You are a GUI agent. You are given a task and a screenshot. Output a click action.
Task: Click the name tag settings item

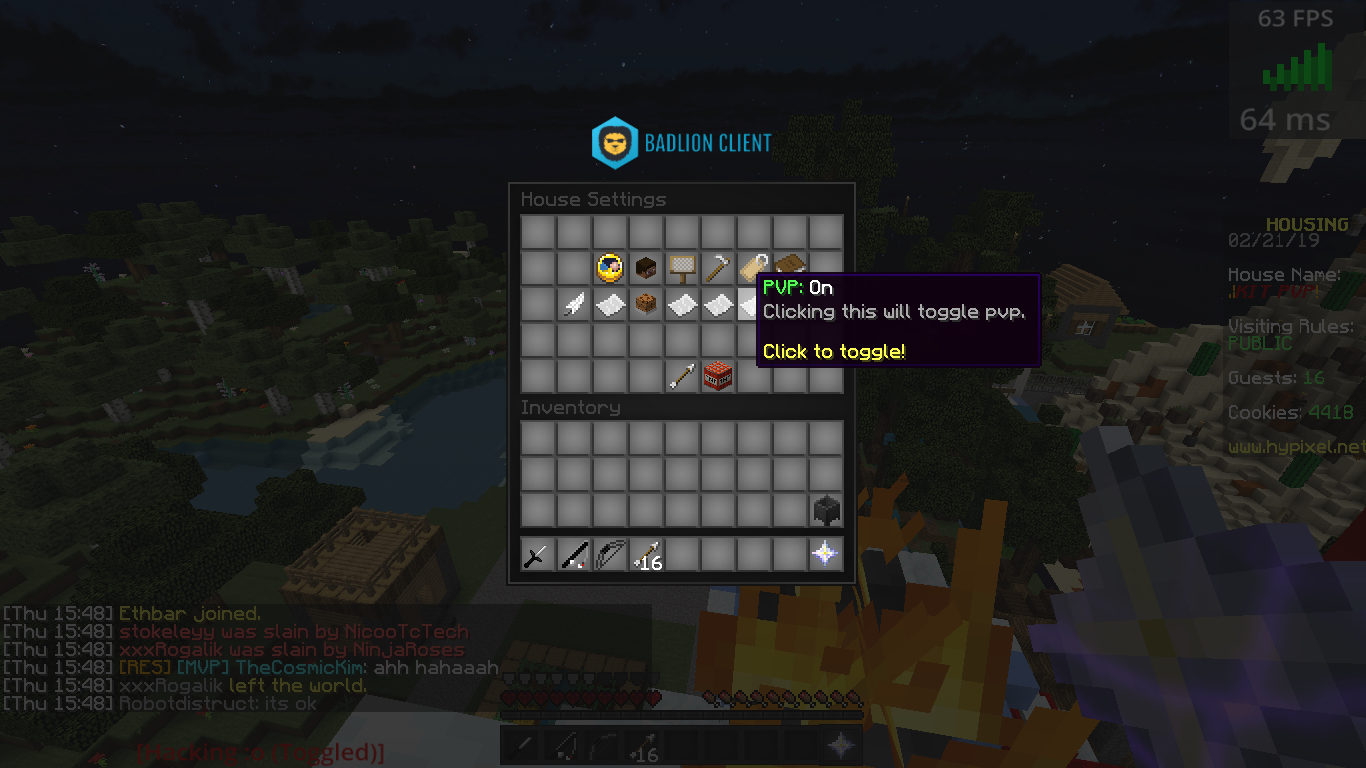point(754,267)
